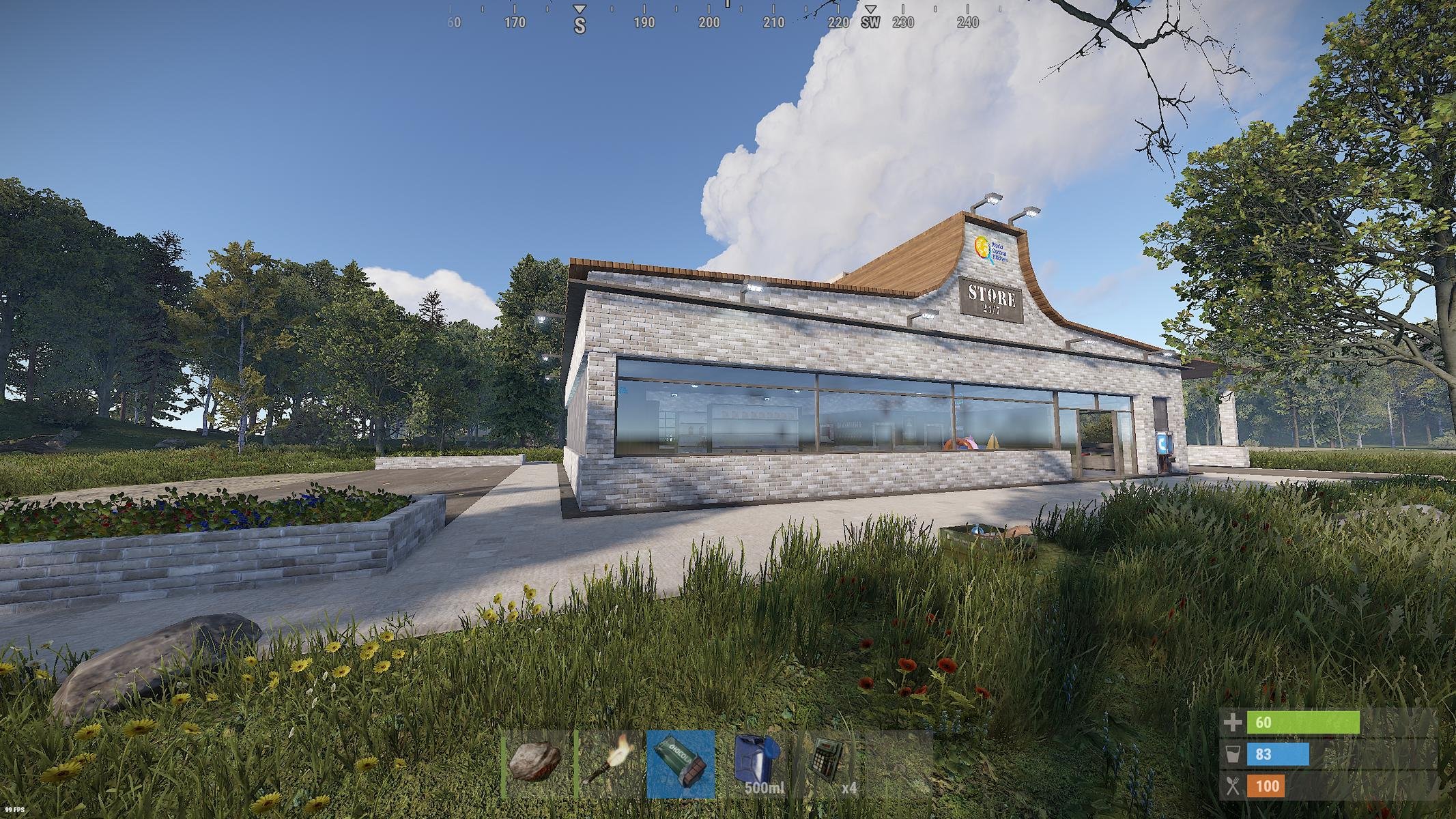The height and width of the screenshot is (819, 1456).
Task: Select the rock in the hotbar
Action: (537, 763)
